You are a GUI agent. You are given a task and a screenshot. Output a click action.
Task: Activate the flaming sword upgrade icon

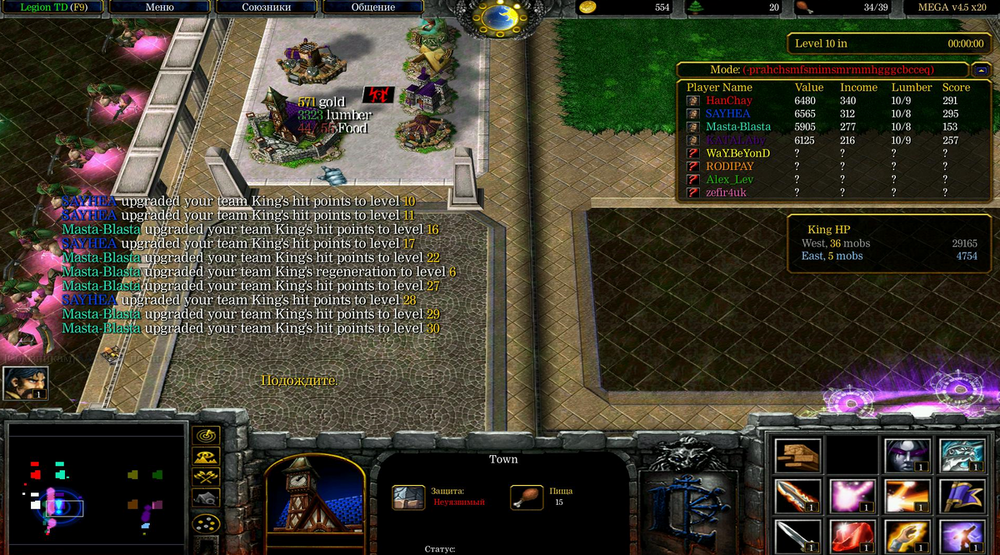coord(797,496)
